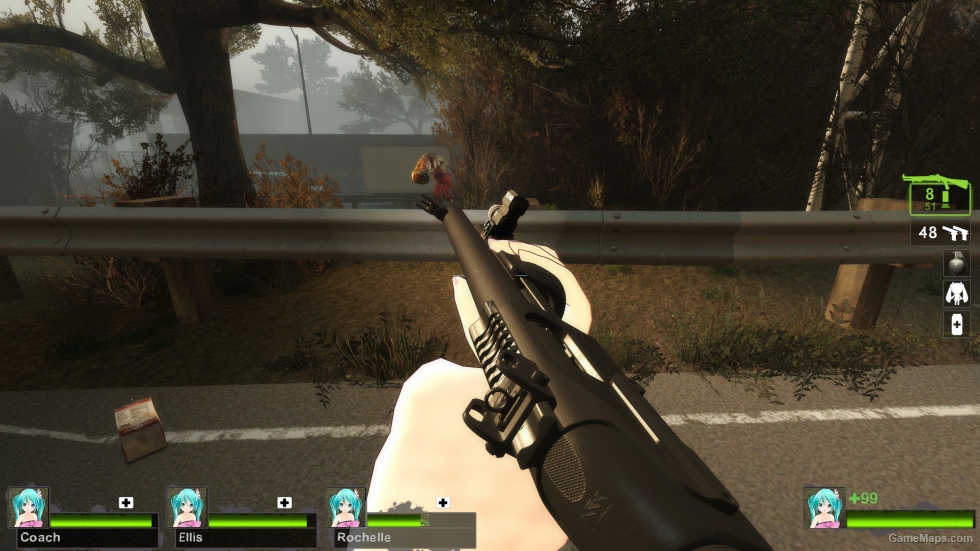Choose Rochelle's teammate portrait

pyautogui.click(x=345, y=507)
